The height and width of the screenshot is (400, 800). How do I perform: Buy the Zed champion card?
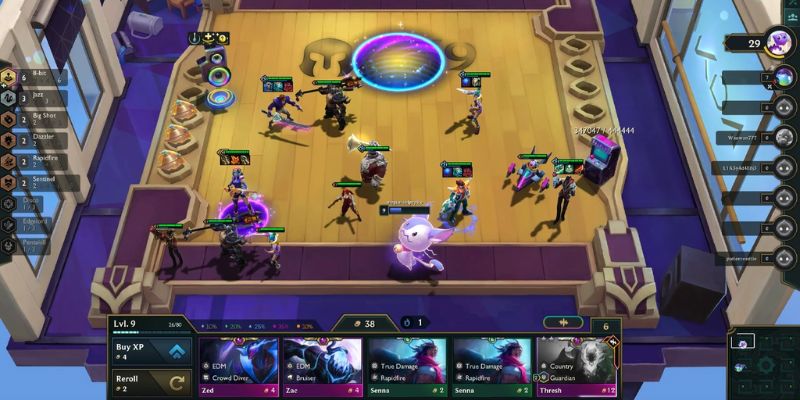tap(237, 367)
